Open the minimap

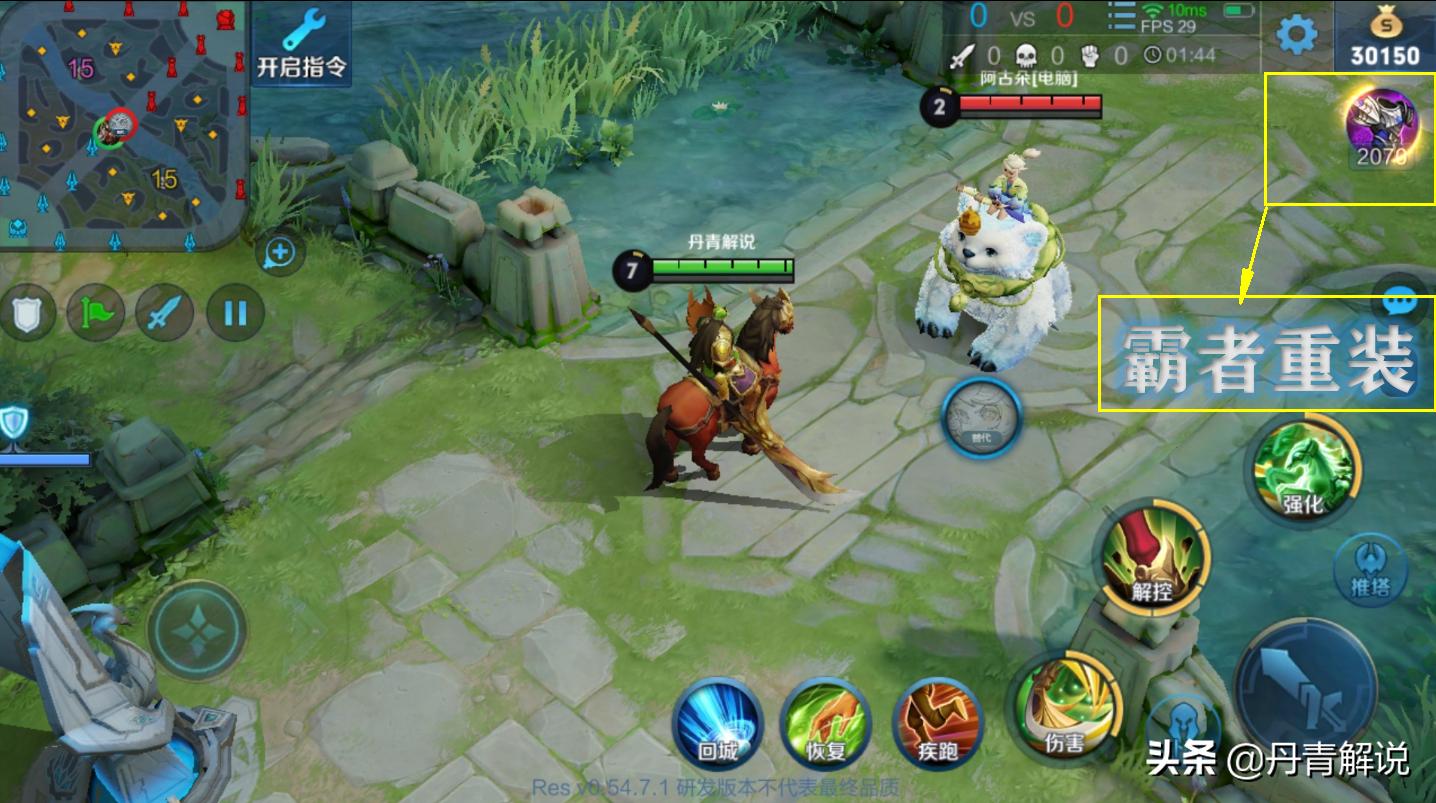point(122,125)
